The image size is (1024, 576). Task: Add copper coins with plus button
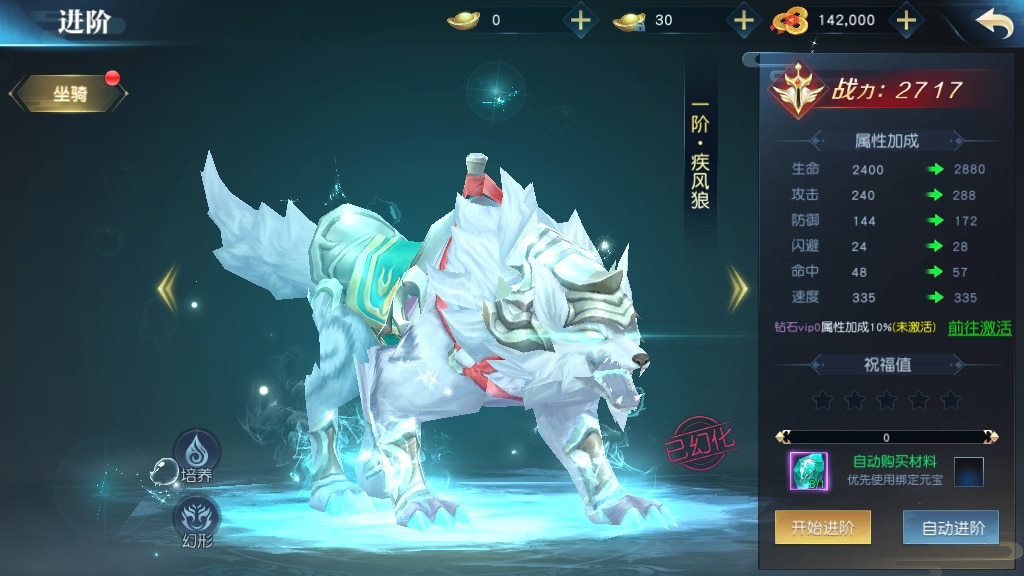pos(905,20)
